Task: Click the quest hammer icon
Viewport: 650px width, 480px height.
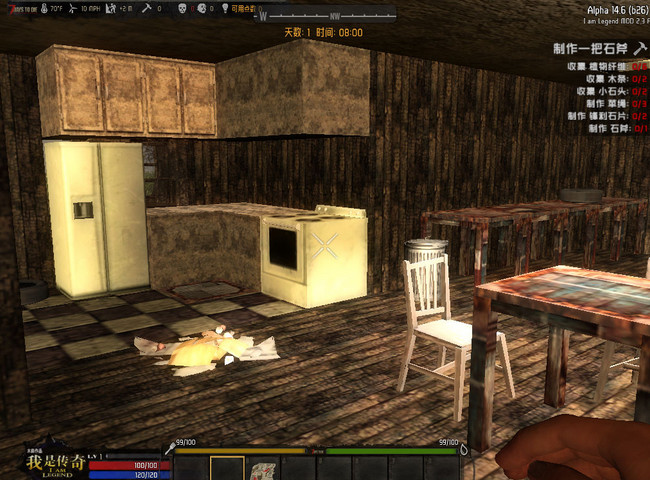Action: click(640, 48)
